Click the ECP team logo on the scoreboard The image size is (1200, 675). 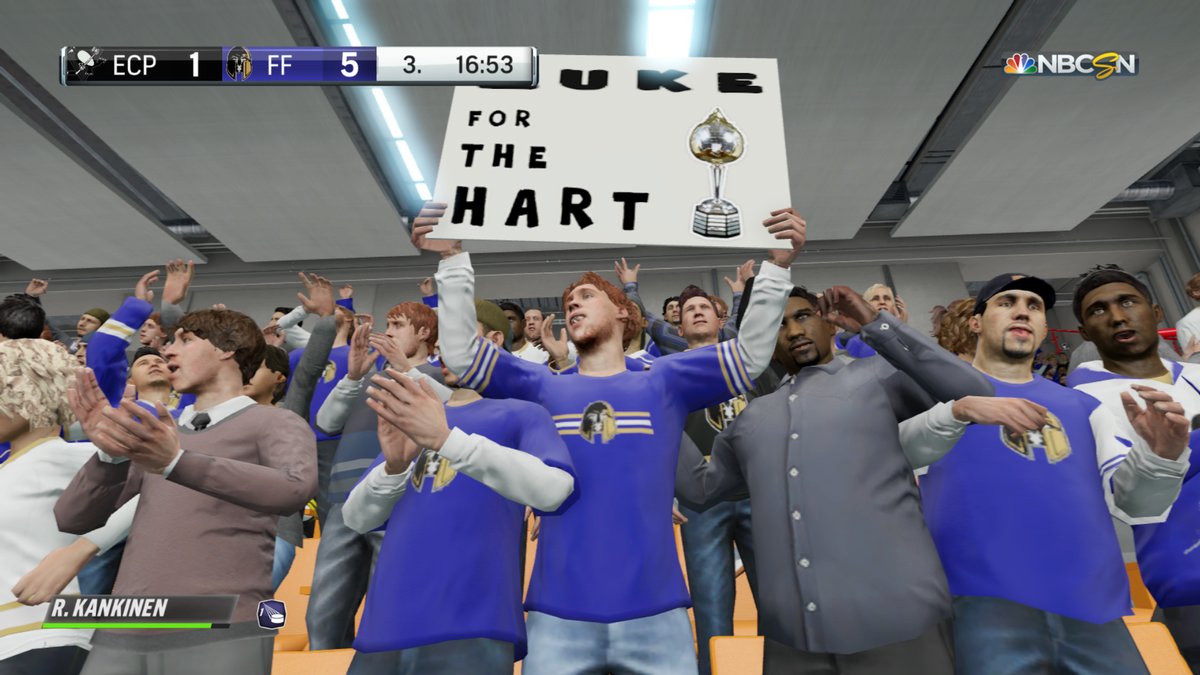pos(87,65)
